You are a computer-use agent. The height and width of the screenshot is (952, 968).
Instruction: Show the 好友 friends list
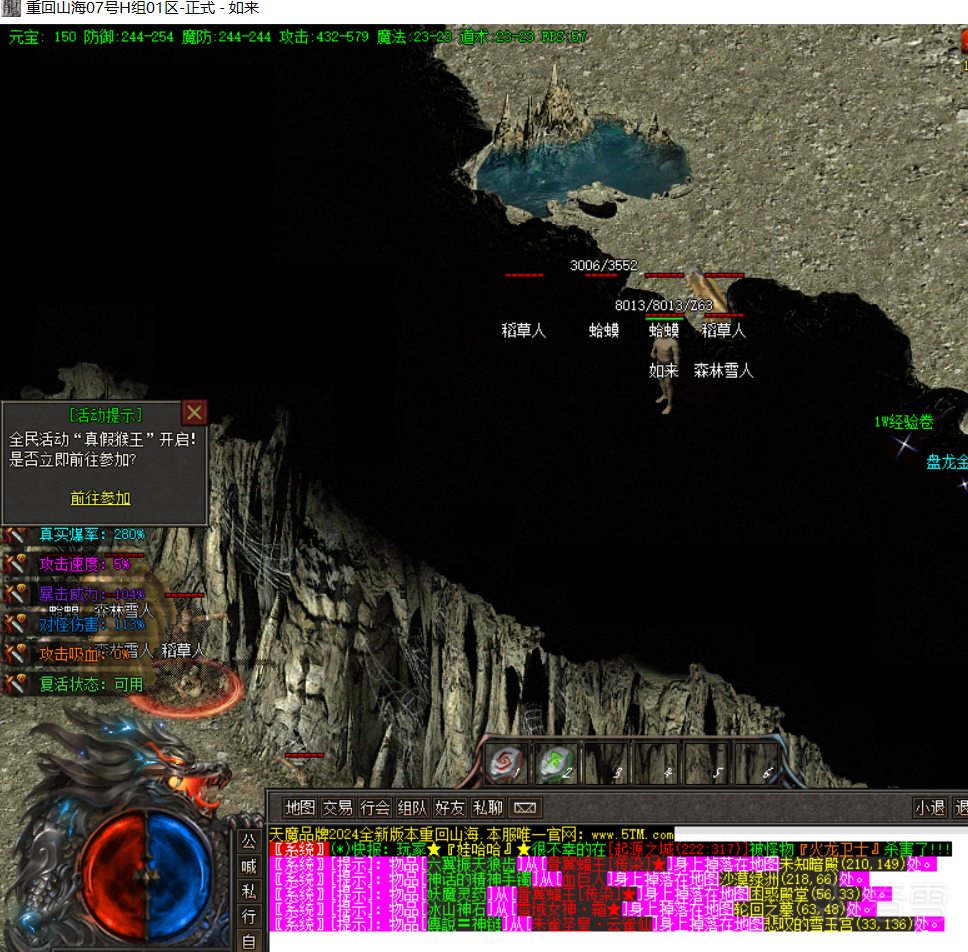(450, 807)
